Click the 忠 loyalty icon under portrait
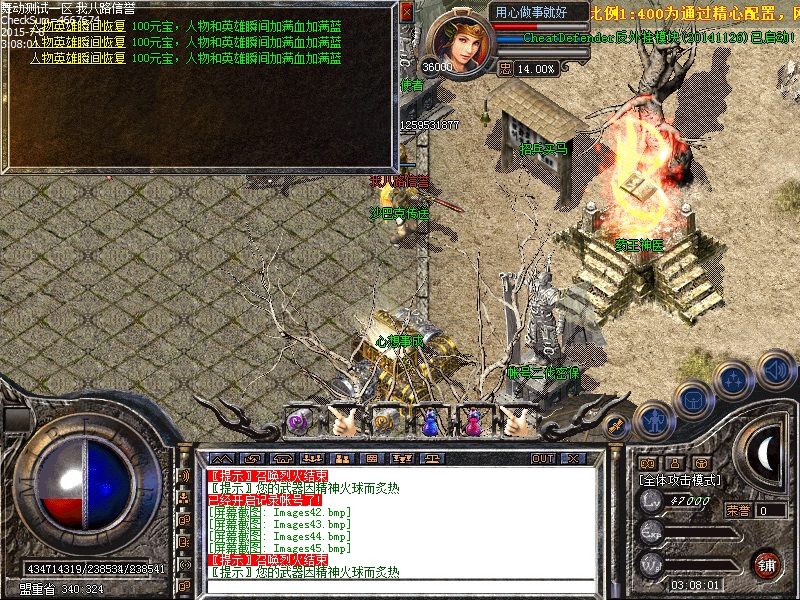800x600 pixels. pos(505,69)
